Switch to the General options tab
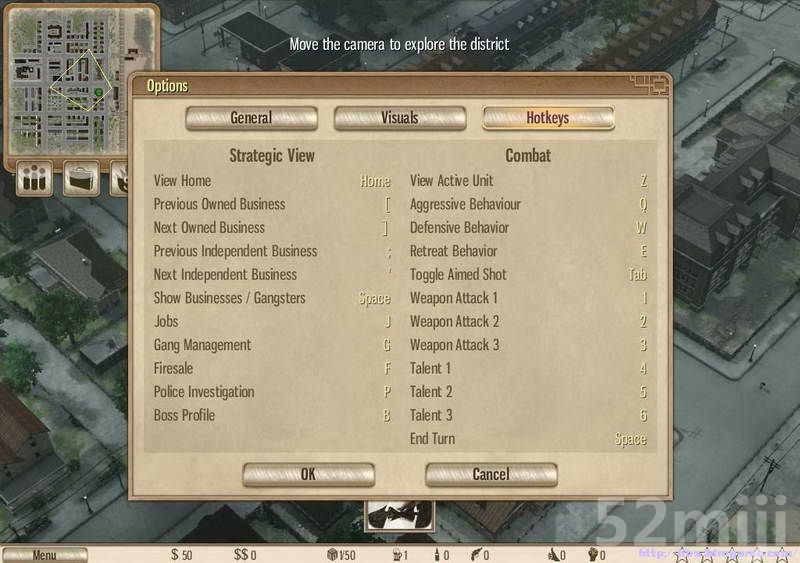Screen dimensions: 800x563 coord(251,118)
